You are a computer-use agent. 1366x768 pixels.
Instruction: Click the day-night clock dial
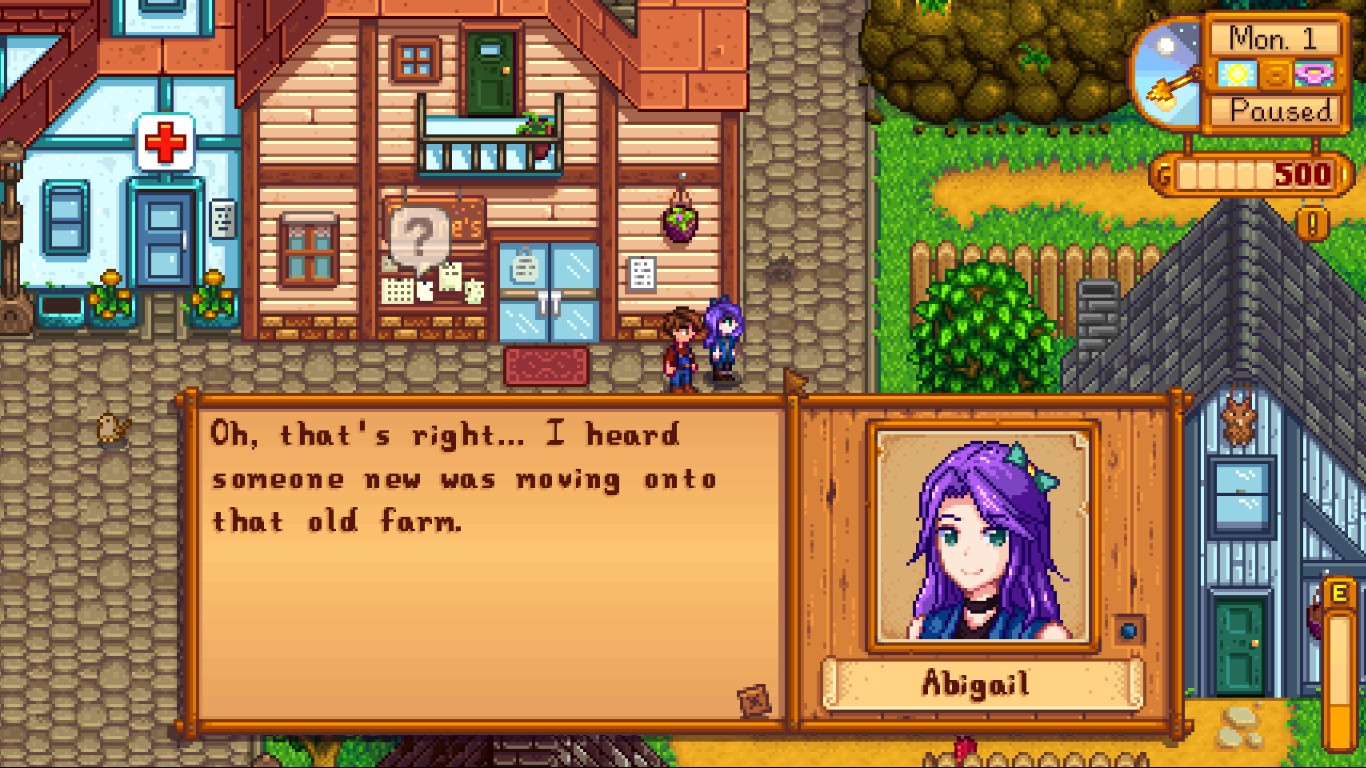[1168, 72]
